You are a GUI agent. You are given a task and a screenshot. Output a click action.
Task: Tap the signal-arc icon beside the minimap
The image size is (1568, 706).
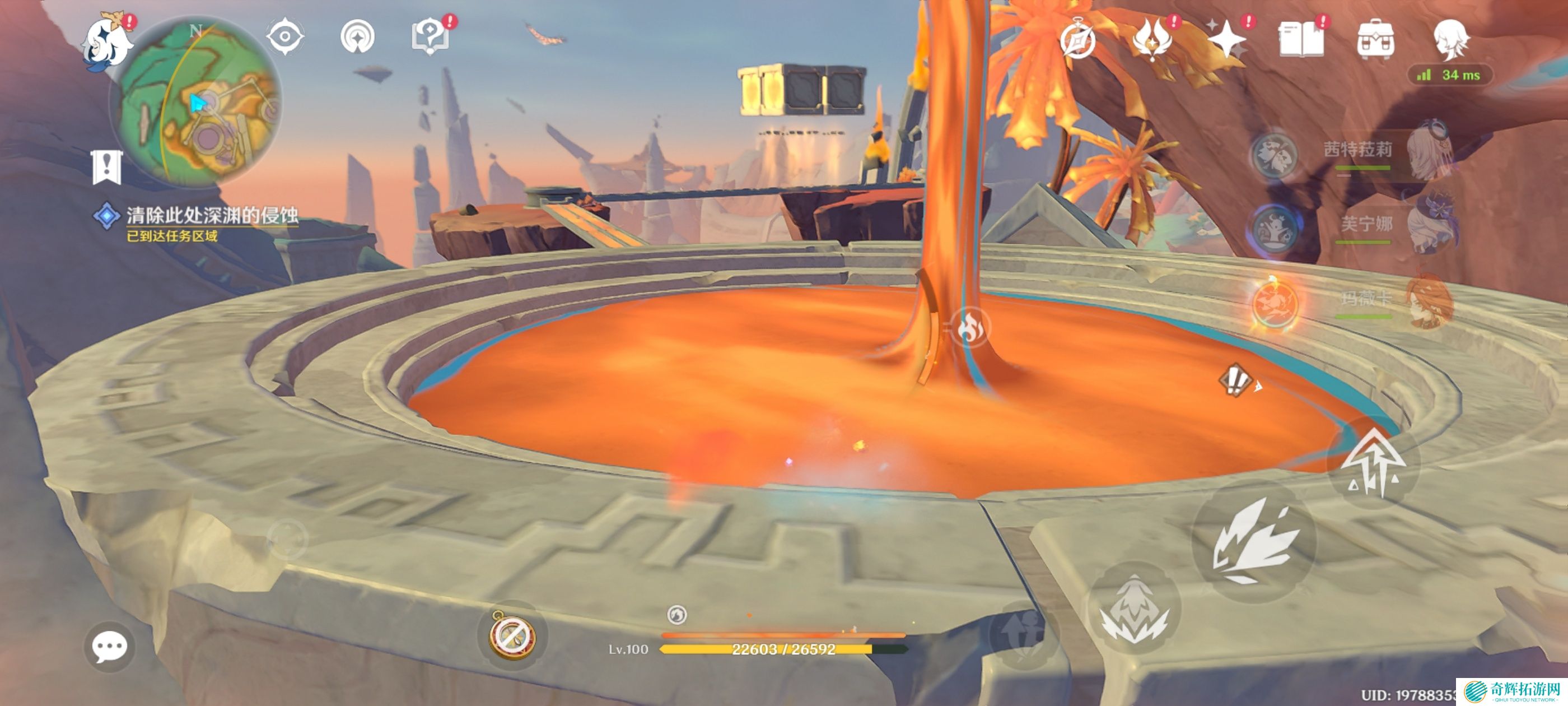click(357, 36)
